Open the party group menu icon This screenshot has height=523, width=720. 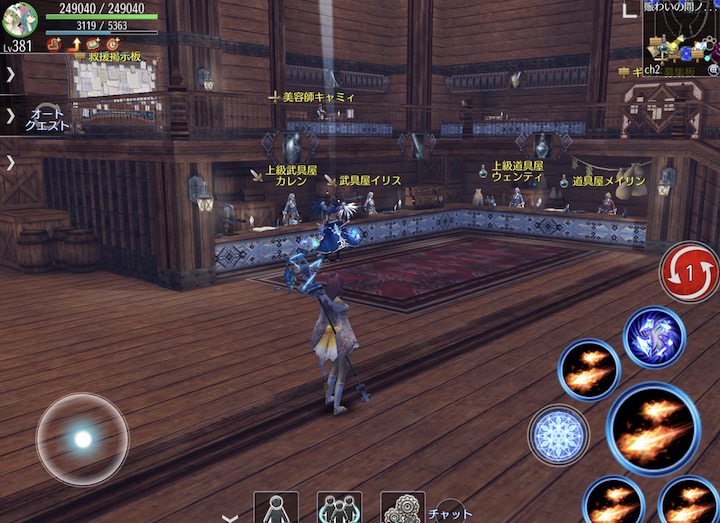point(339,508)
